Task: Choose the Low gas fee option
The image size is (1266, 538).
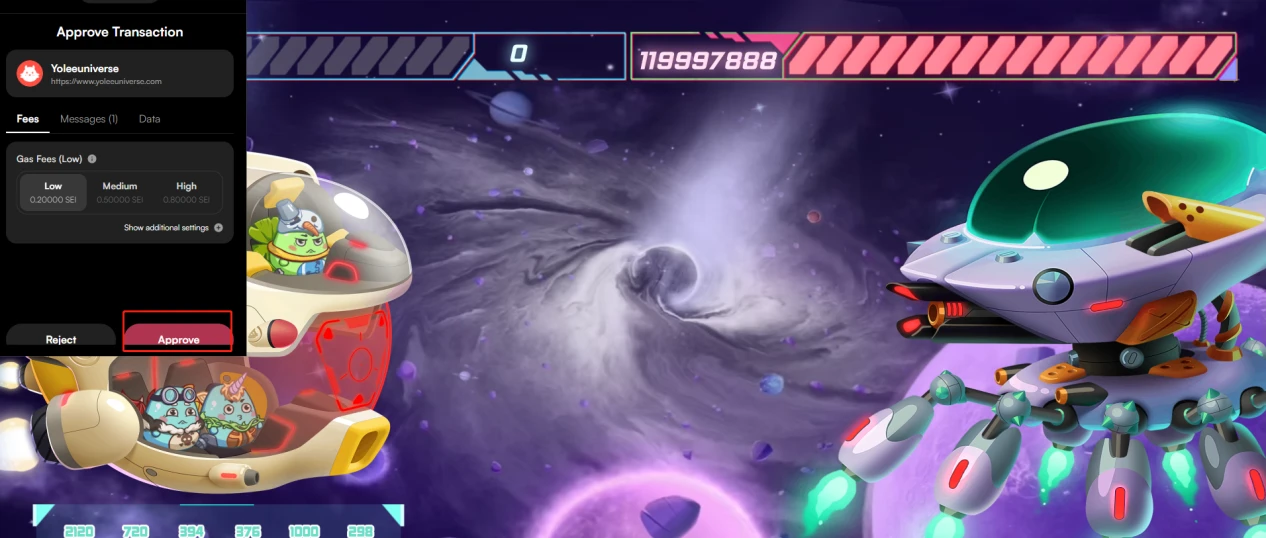Action: (x=53, y=192)
